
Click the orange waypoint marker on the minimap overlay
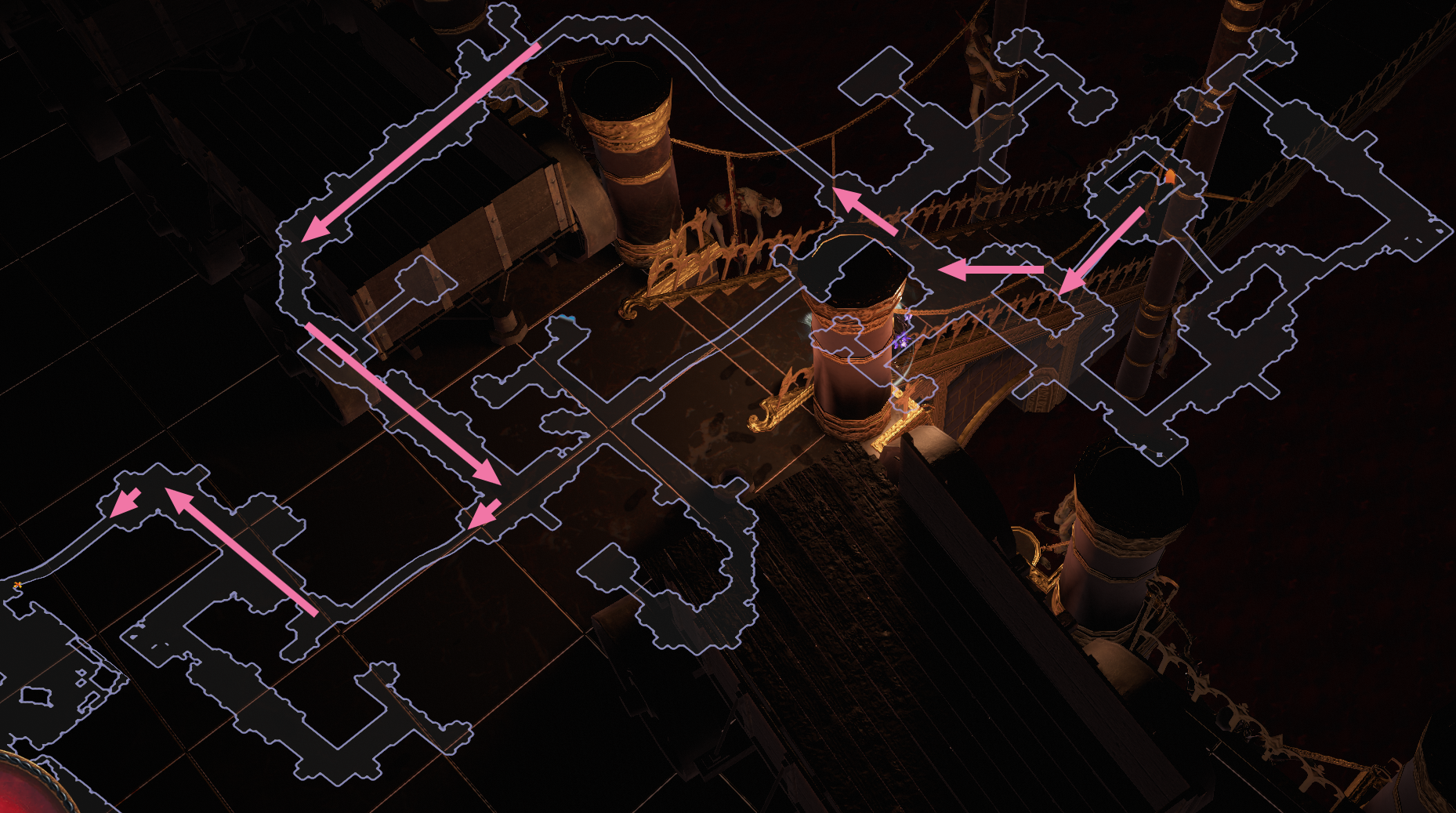pyautogui.click(x=1170, y=174)
